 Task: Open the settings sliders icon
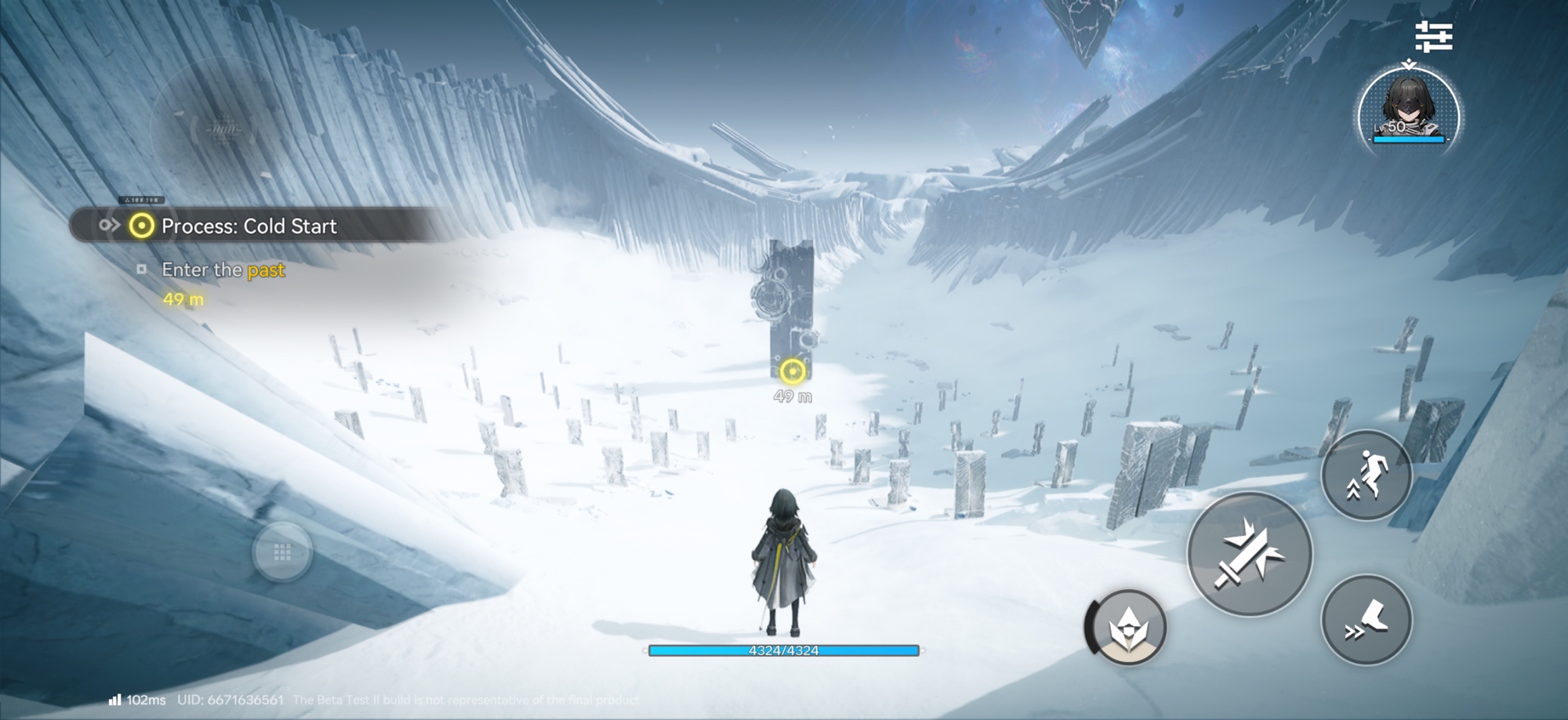tap(1433, 37)
